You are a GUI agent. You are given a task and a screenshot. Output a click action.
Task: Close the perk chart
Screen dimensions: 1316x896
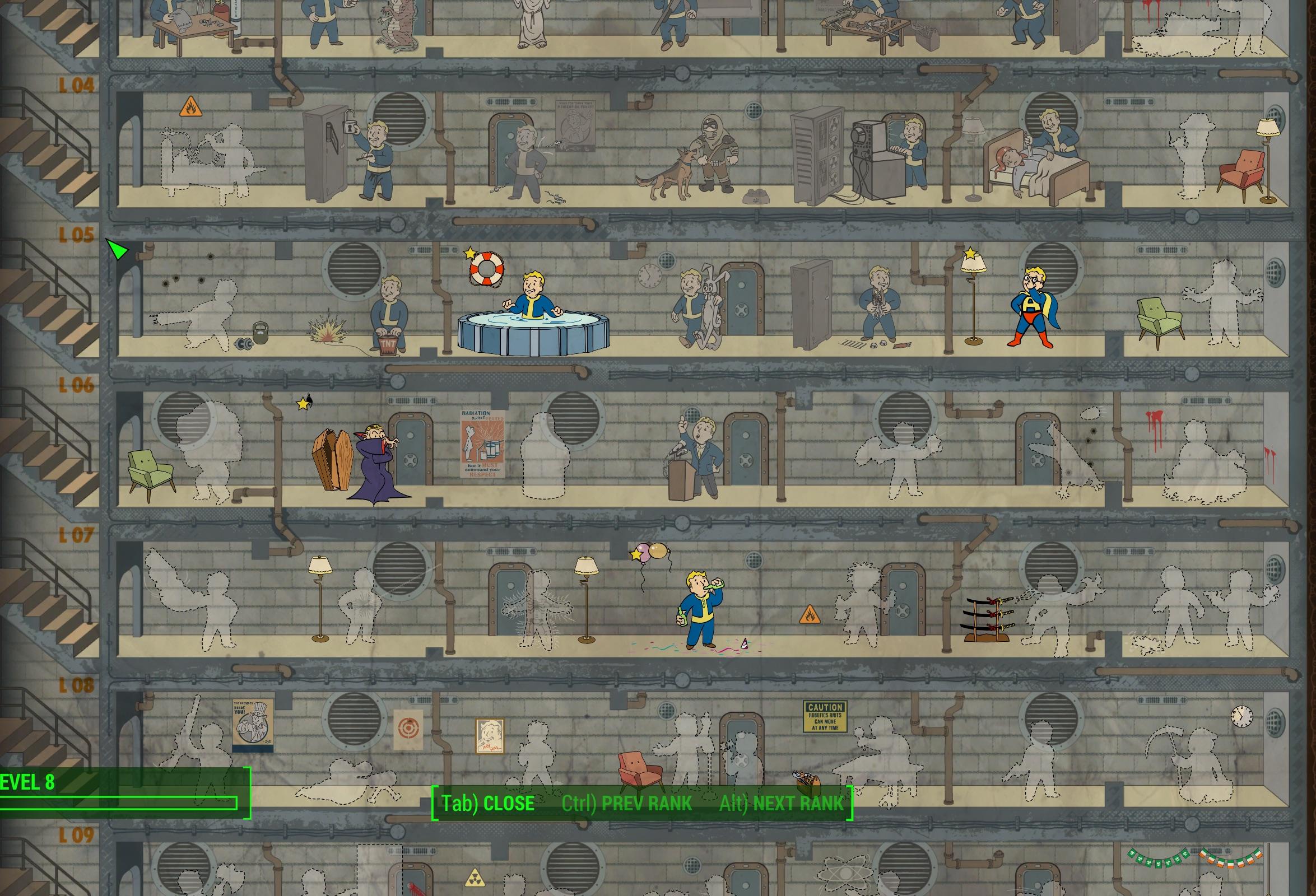(x=487, y=803)
